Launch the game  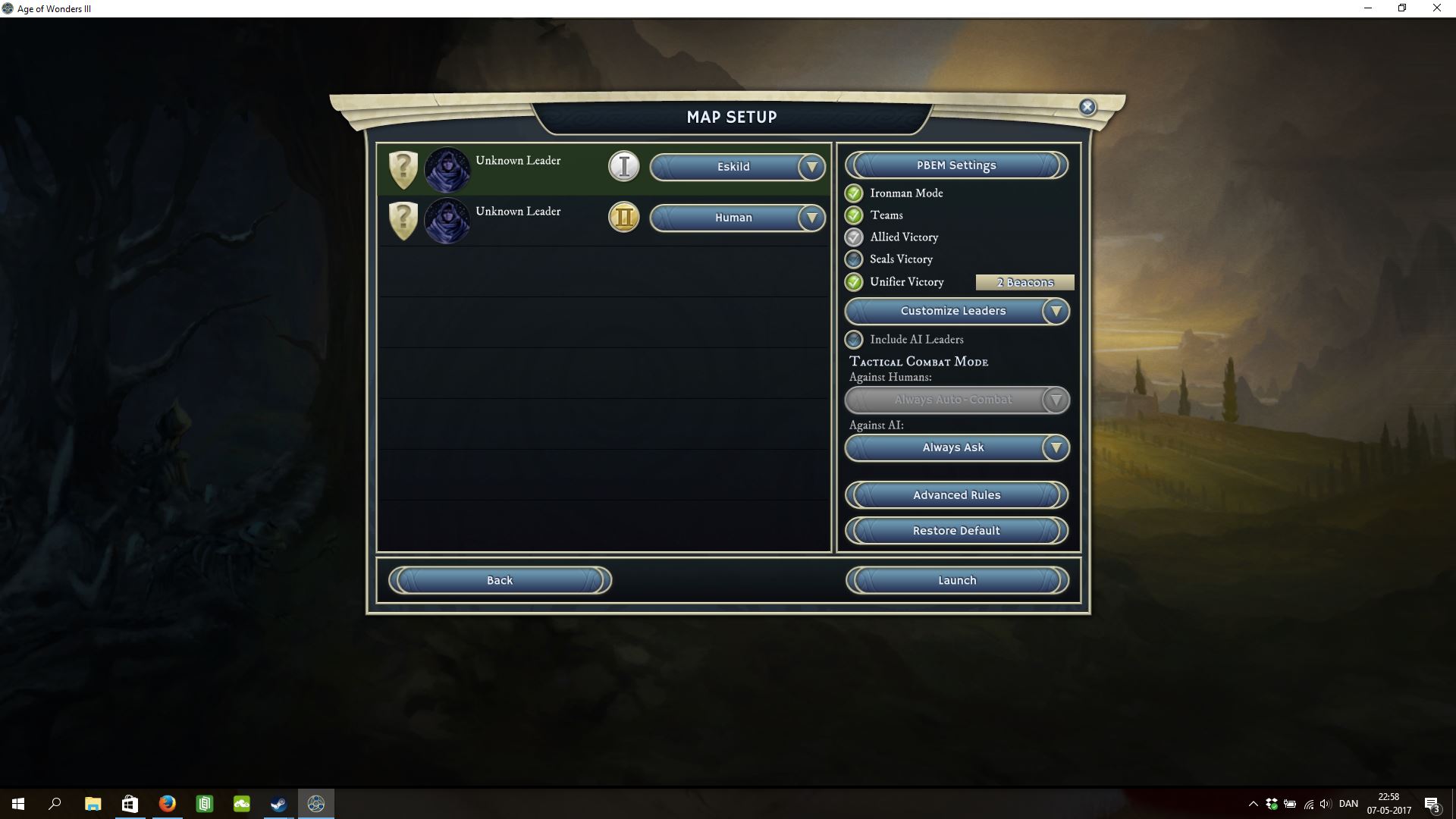[x=956, y=580]
